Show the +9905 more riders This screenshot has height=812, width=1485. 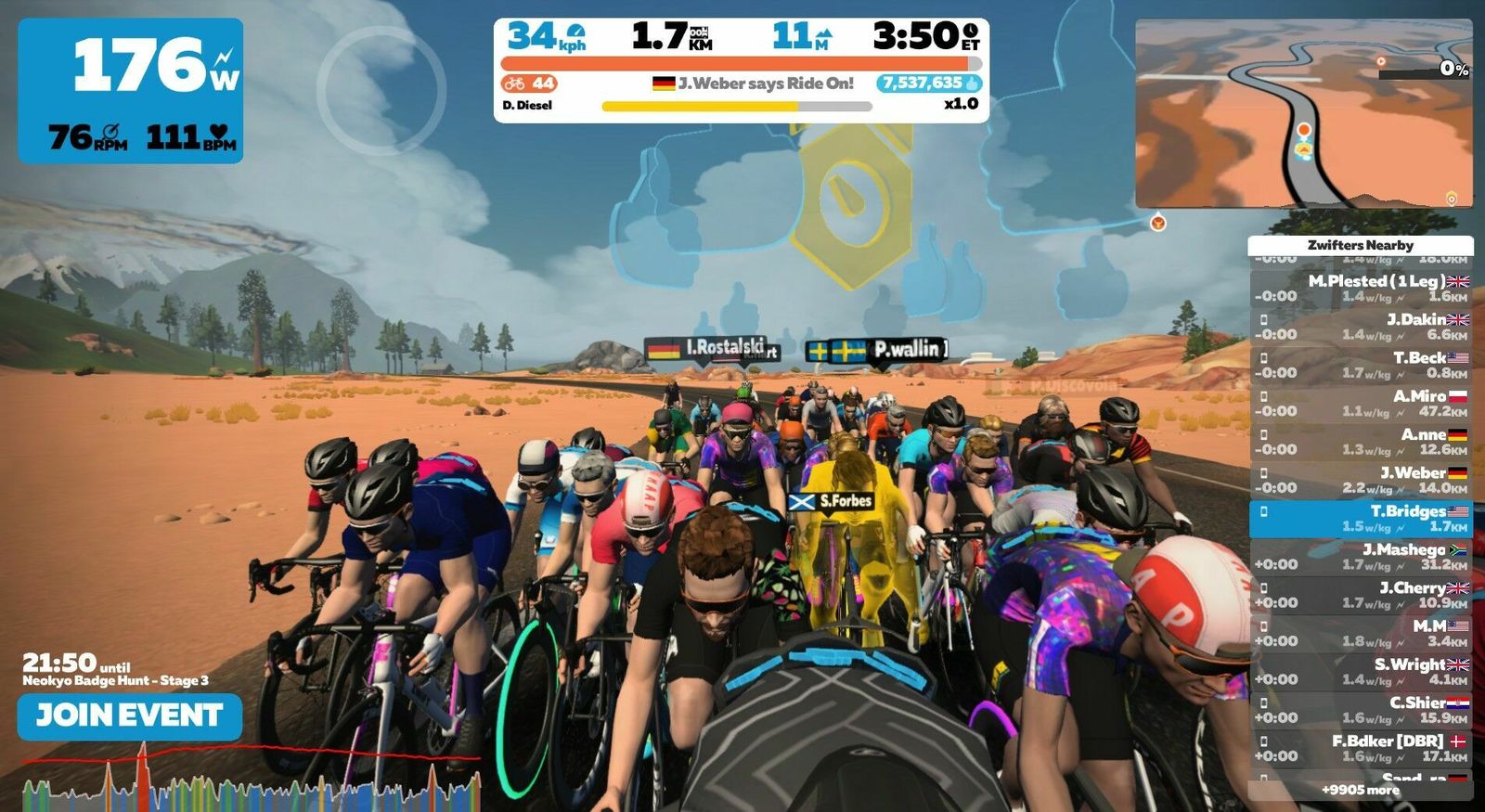(1361, 790)
